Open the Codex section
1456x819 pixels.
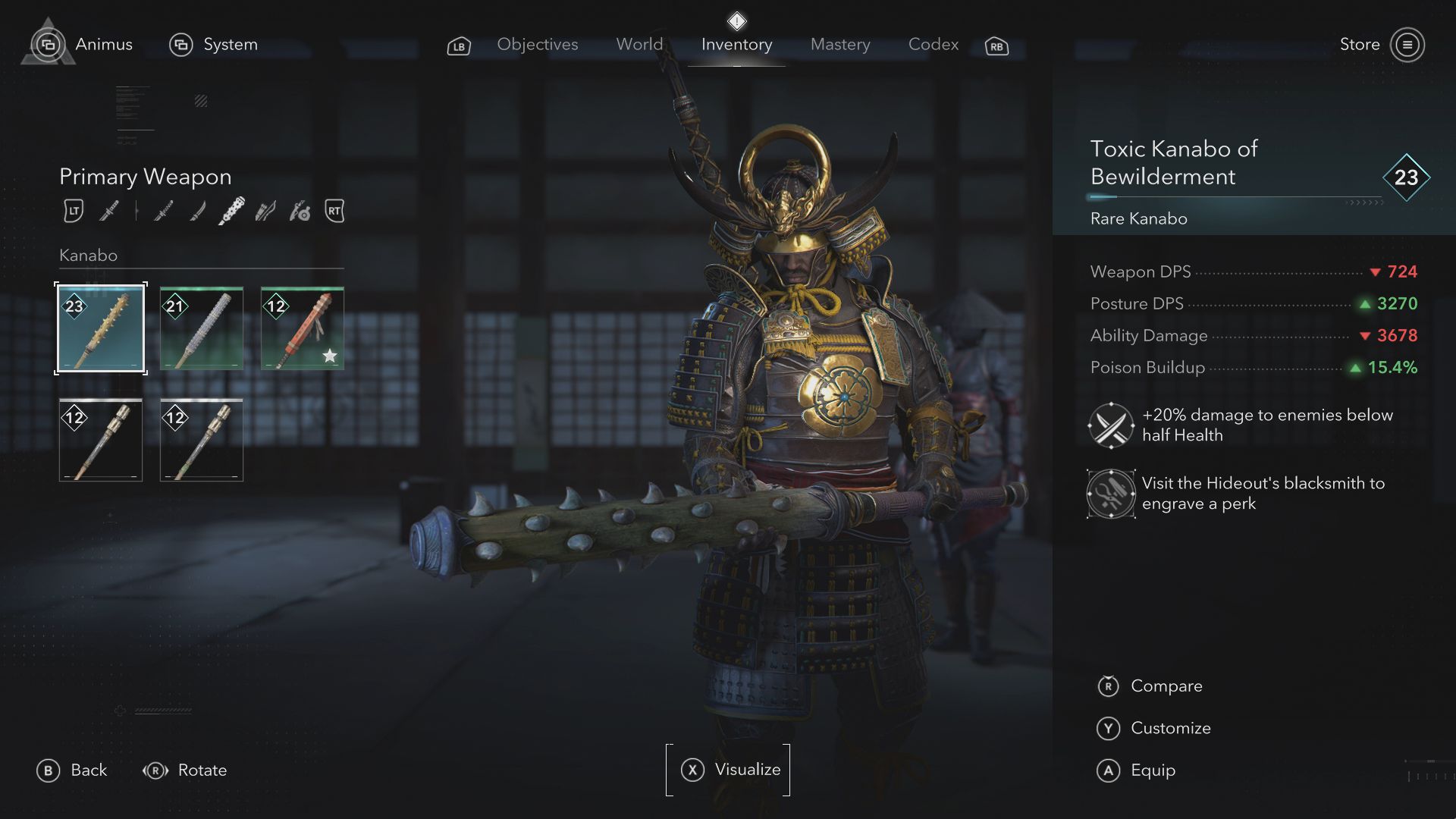tap(933, 45)
